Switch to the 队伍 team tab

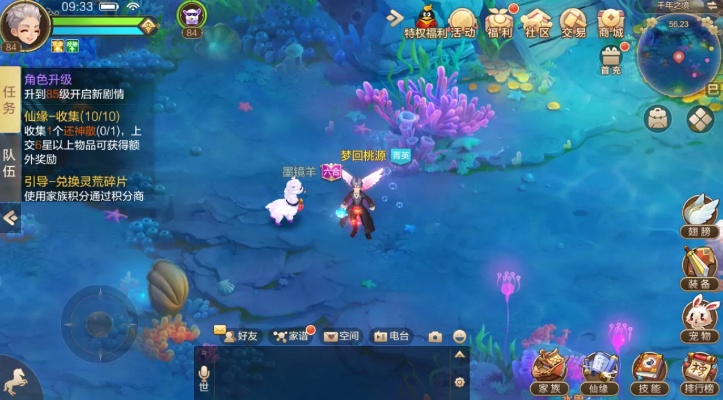click(9, 163)
